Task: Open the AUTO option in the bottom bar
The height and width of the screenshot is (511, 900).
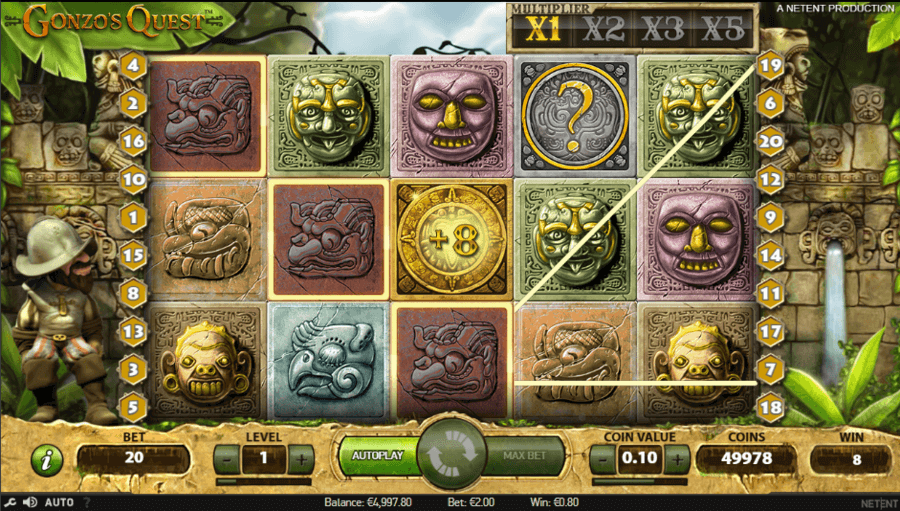Action: pos(59,502)
